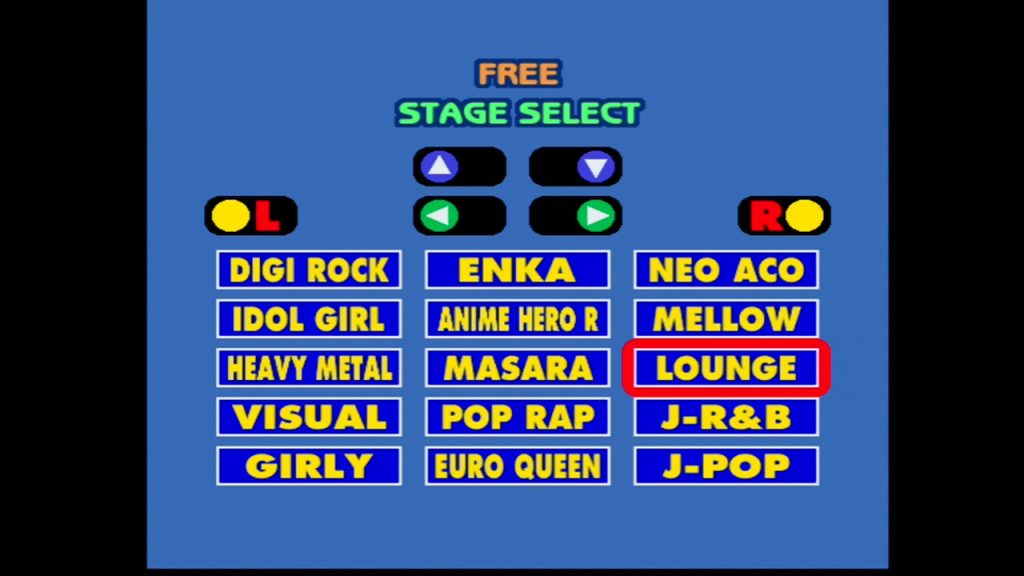Select the POP RAP stage
1024x576 pixels.
[x=517, y=417]
